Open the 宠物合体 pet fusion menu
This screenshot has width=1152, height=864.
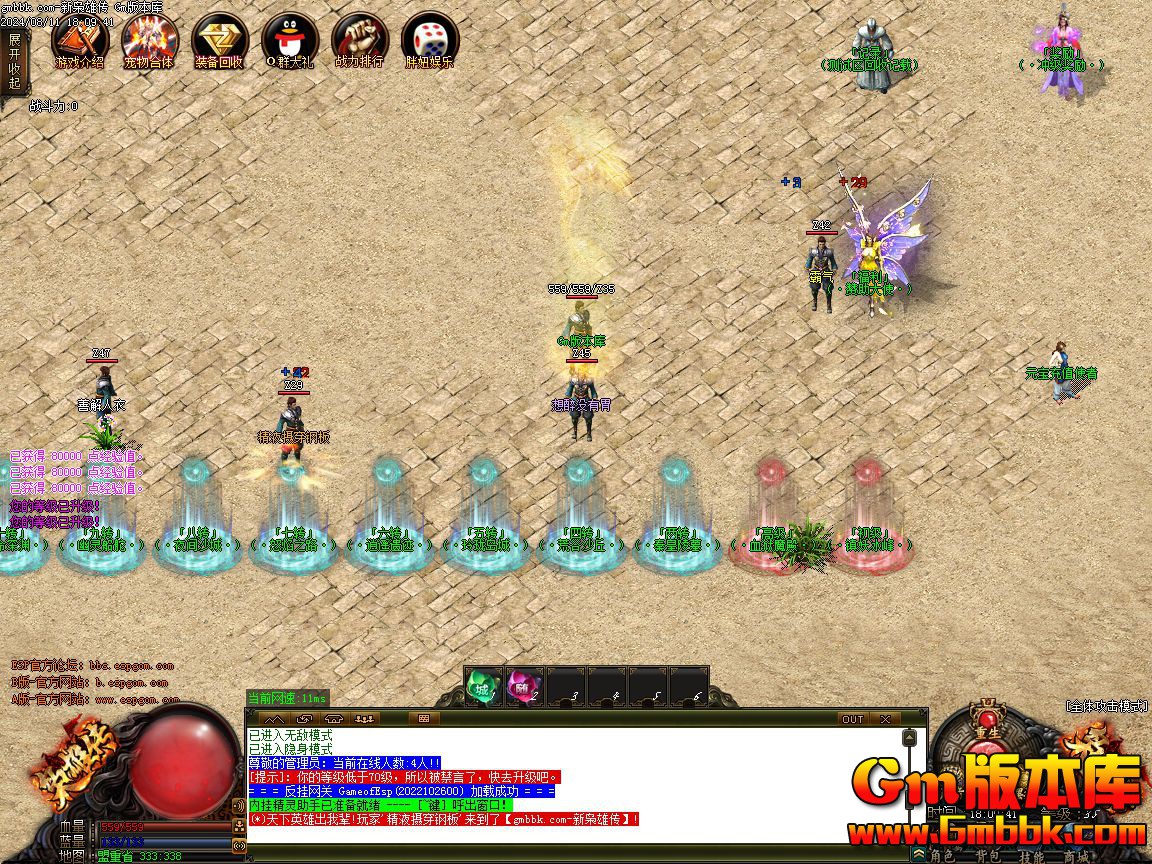pos(150,41)
